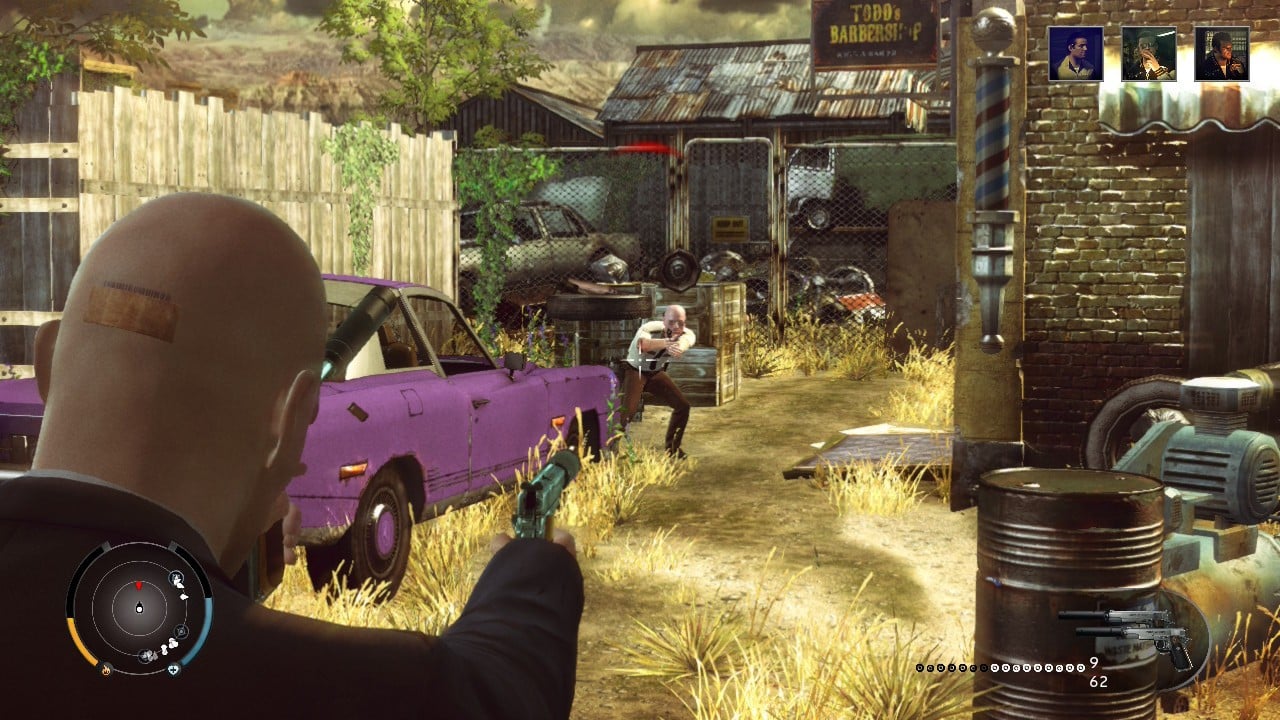This screenshot has width=1280, height=720.
Task: Select the target portrait with the yellow jacket
Action: 1075,53
